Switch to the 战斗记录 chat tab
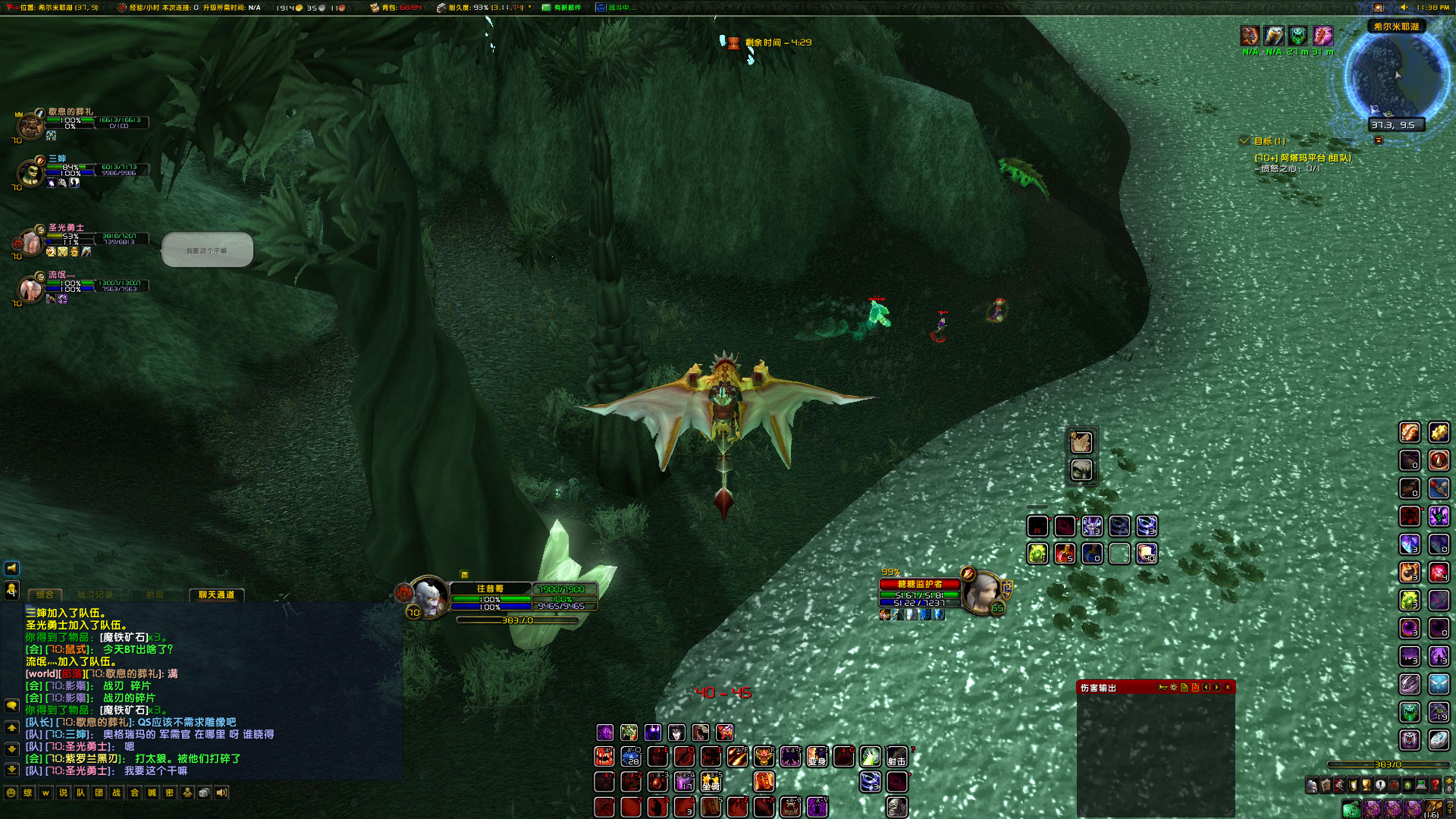1456x819 pixels. tap(96, 595)
